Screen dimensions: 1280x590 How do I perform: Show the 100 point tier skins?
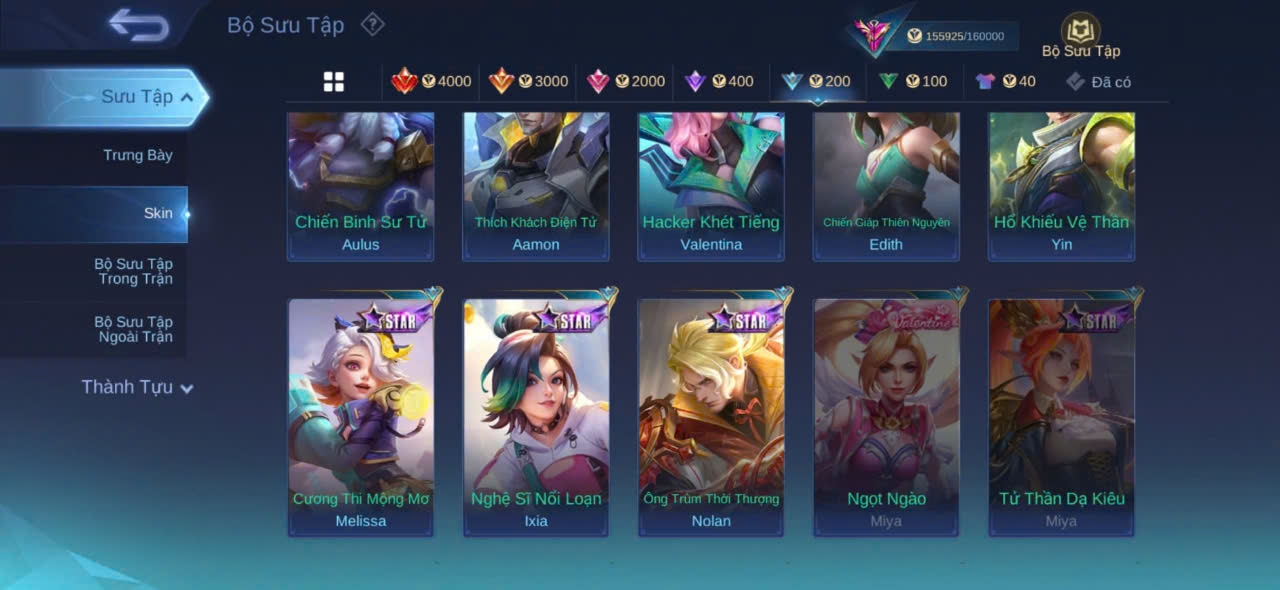pos(912,81)
